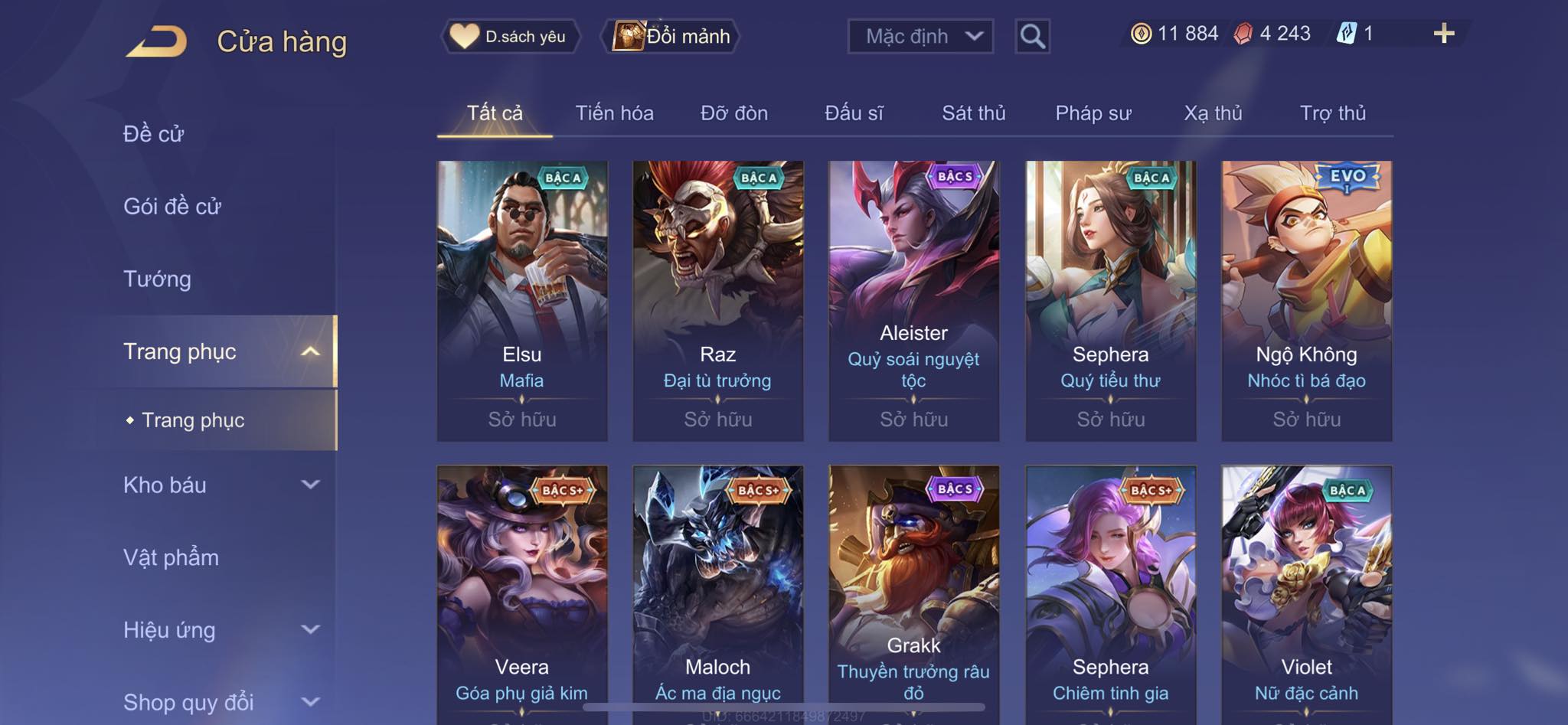Select the Đỡ đòn category tab
Image resolution: width=1568 pixels, height=725 pixels.
(733, 113)
